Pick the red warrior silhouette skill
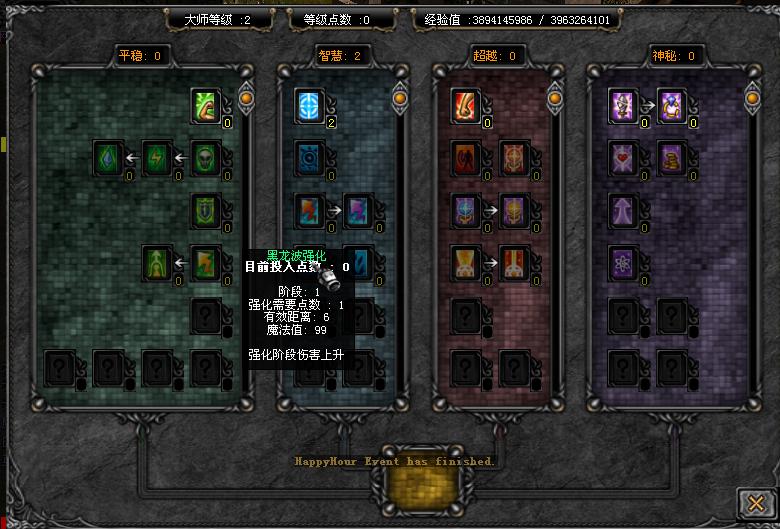The width and height of the screenshot is (780, 529). [x=465, y=157]
